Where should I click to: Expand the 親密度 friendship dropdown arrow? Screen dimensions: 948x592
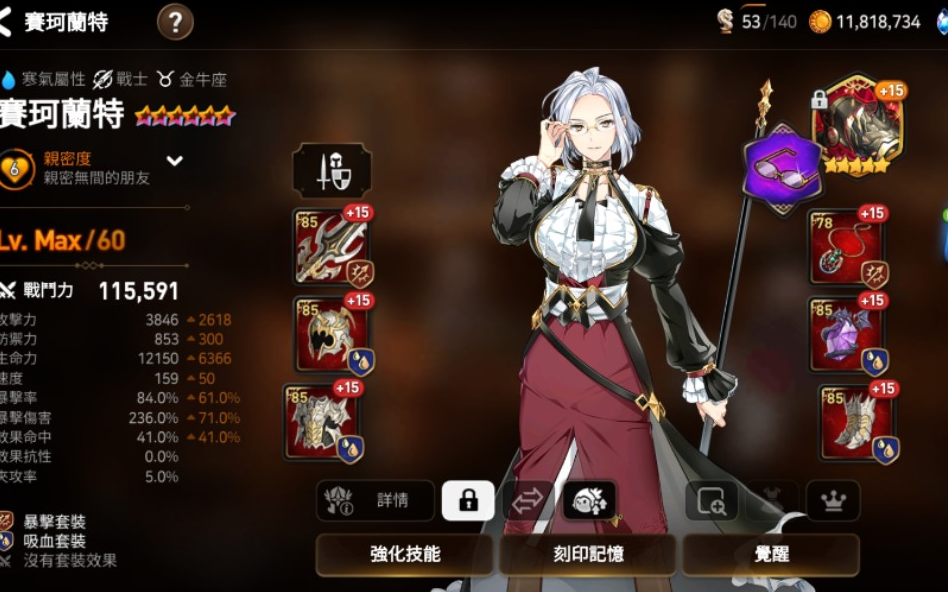[x=175, y=160]
